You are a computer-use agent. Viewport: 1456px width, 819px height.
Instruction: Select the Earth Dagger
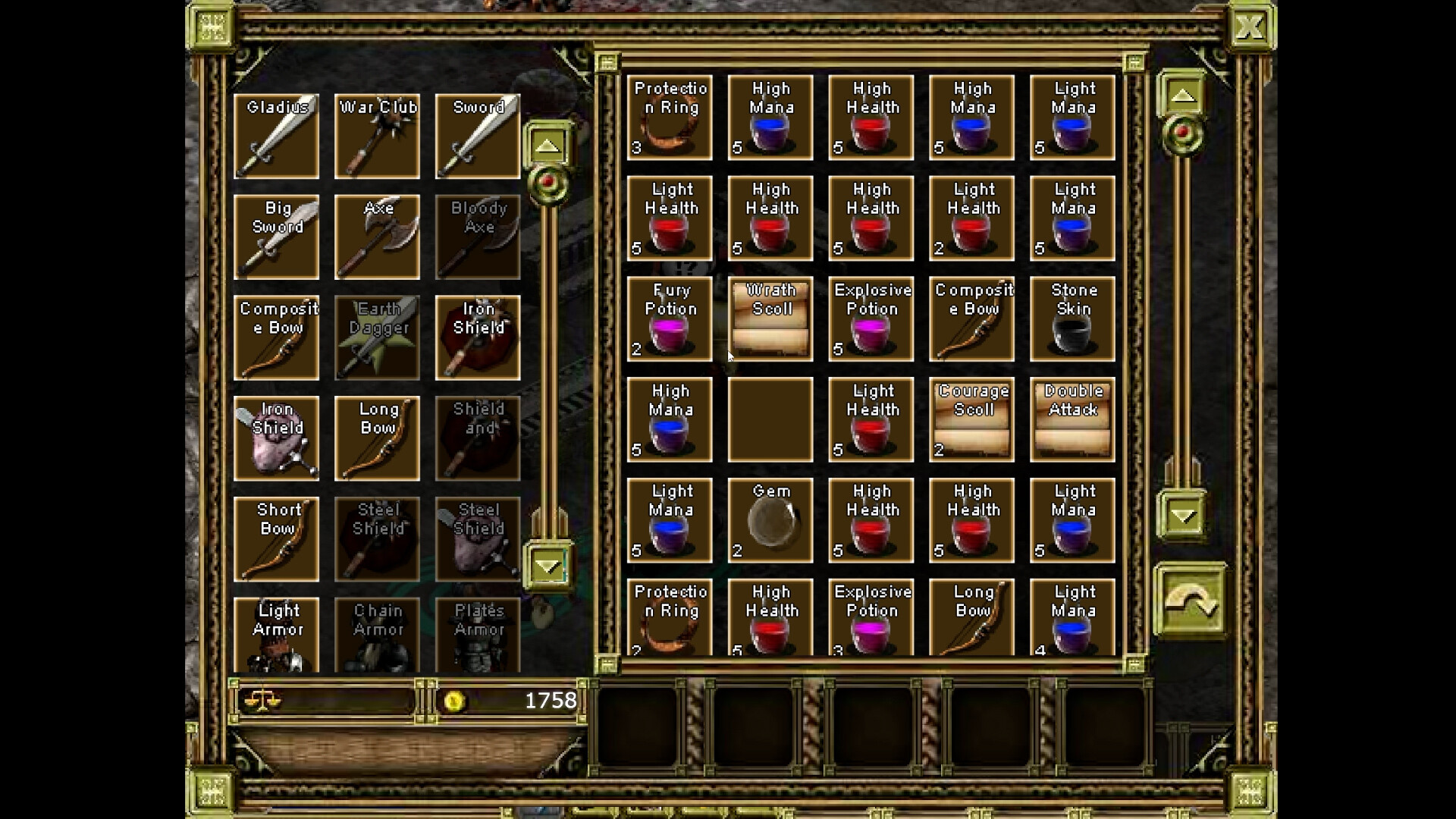(377, 337)
